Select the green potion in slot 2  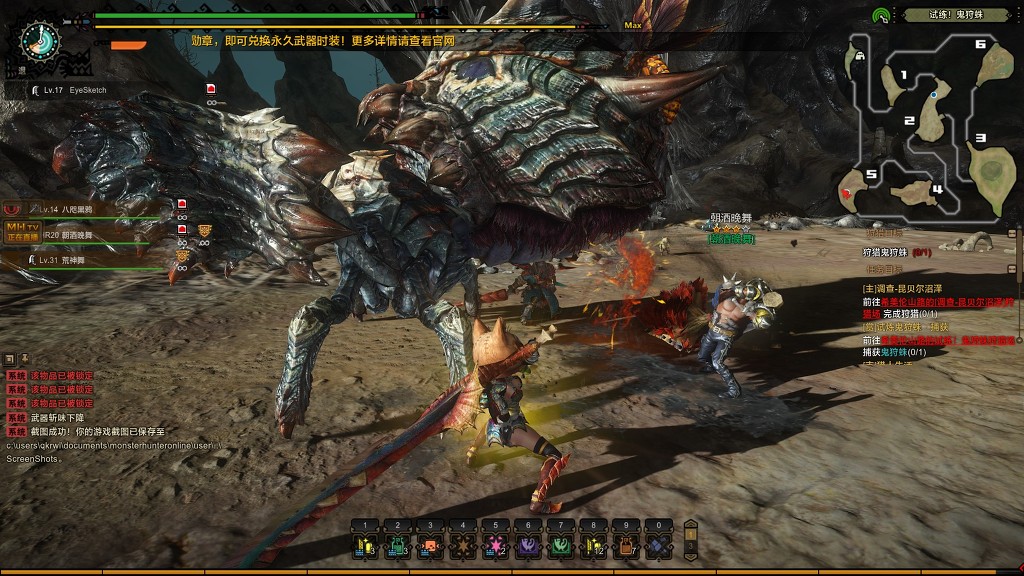[398, 546]
